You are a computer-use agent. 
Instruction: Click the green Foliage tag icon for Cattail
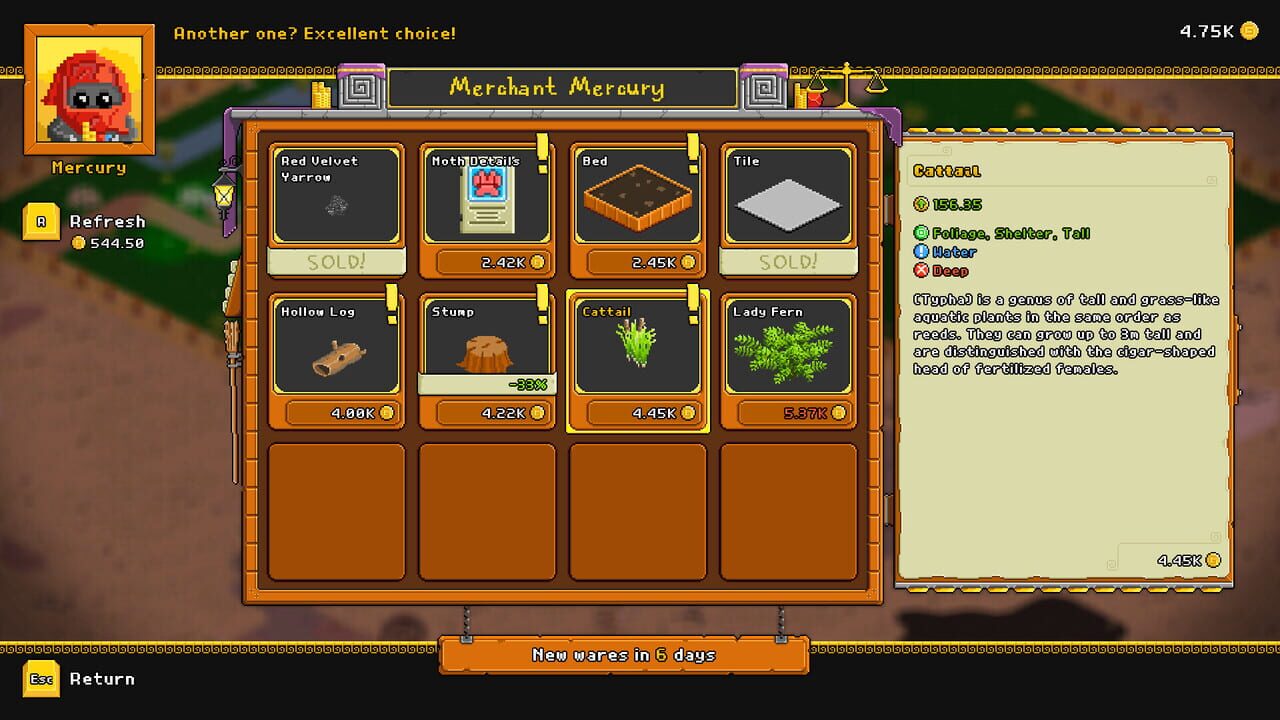(922, 234)
